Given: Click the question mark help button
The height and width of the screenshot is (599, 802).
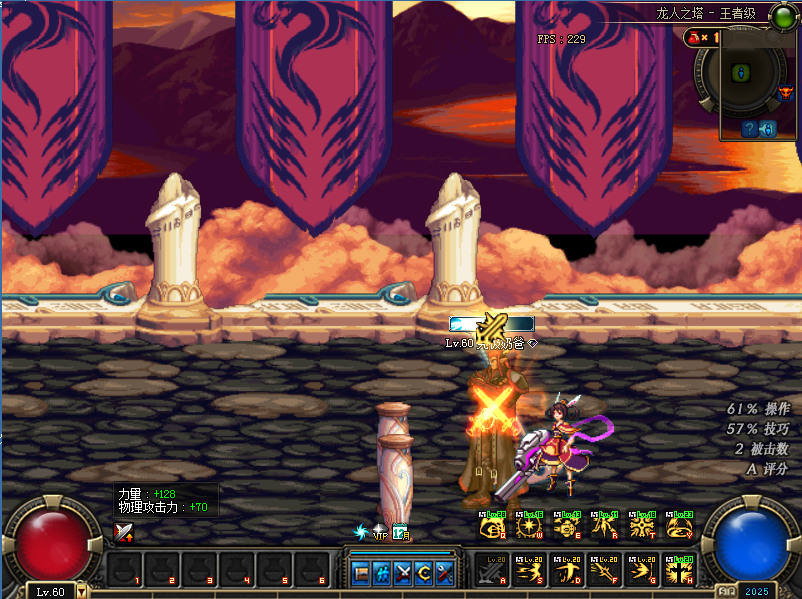Looking at the screenshot, I should [x=748, y=129].
